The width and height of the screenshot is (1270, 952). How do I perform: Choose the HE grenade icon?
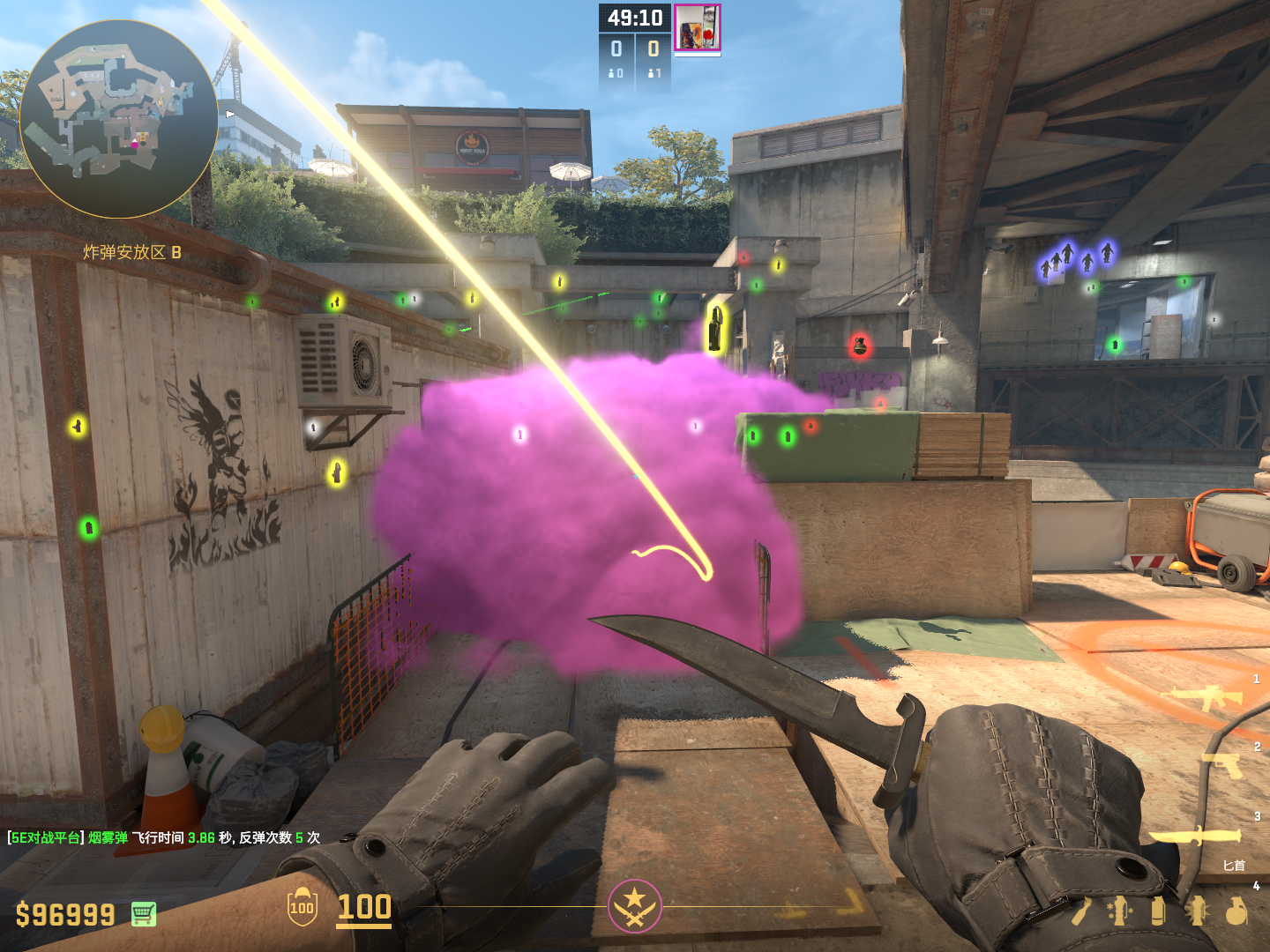(x=1236, y=911)
